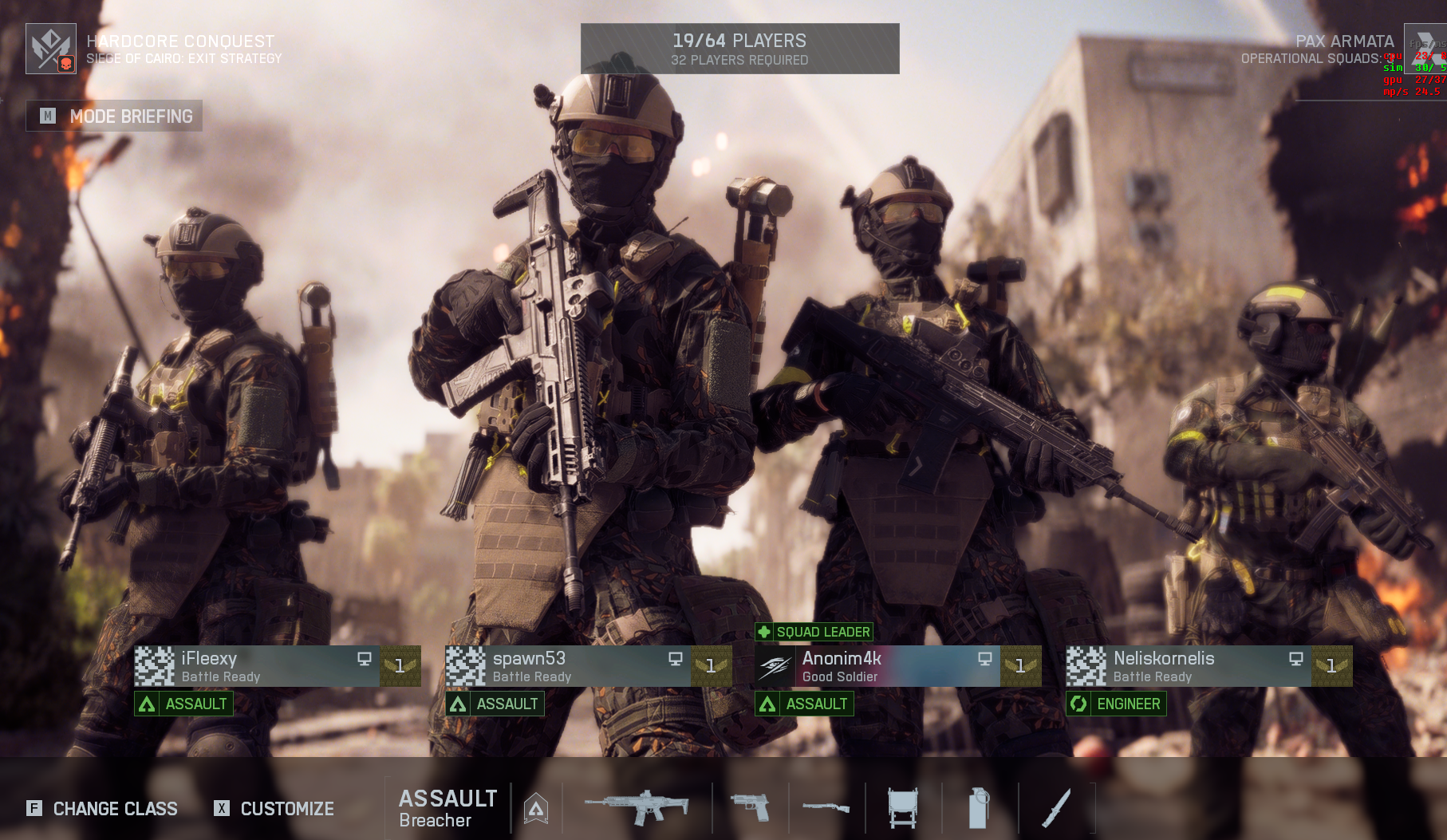Choose the pistol sidearm slot
The image size is (1447, 840).
[x=750, y=807]
